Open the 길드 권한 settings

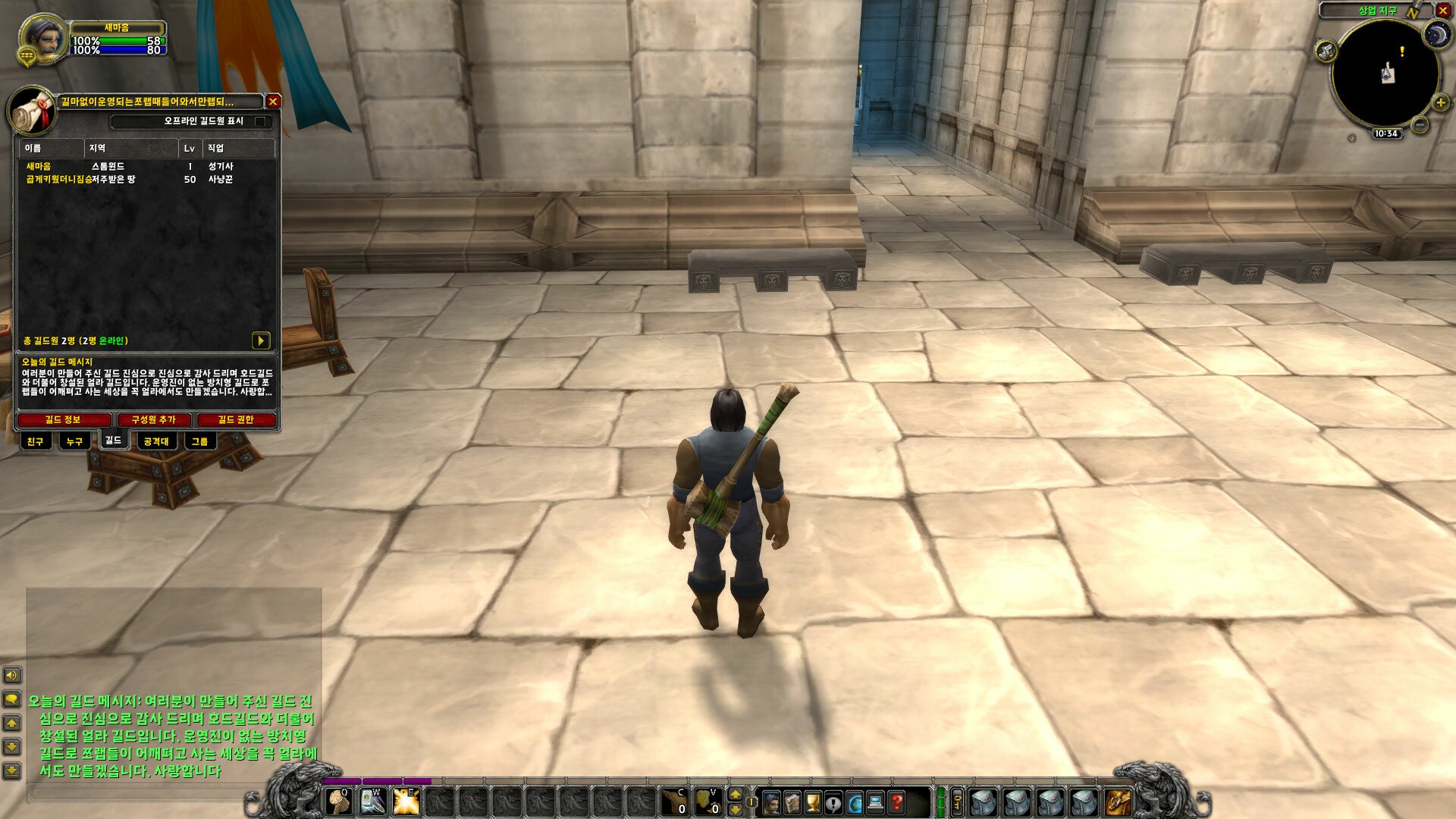(236, 420)
